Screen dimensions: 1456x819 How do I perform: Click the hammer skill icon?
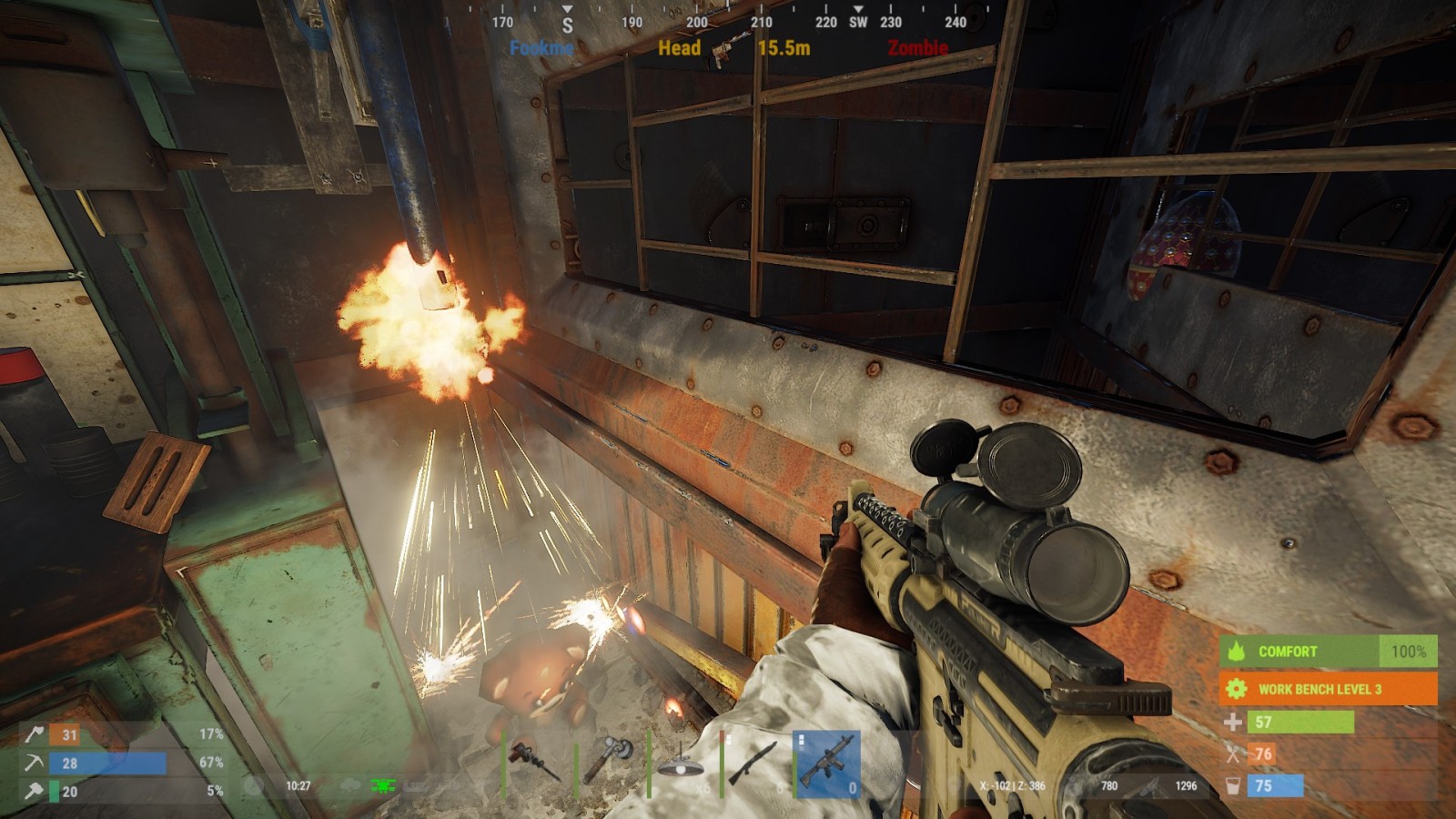[35, 791]
